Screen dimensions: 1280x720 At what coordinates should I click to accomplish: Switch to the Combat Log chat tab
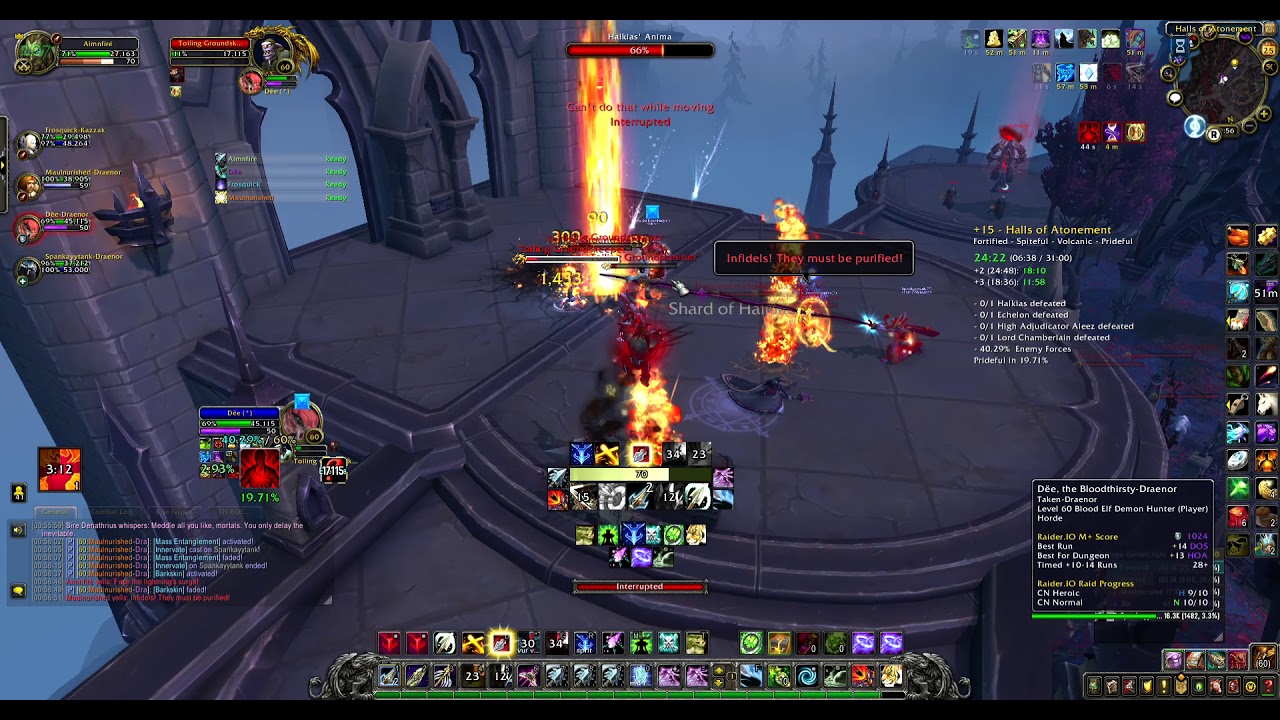[x=111, y=512]
